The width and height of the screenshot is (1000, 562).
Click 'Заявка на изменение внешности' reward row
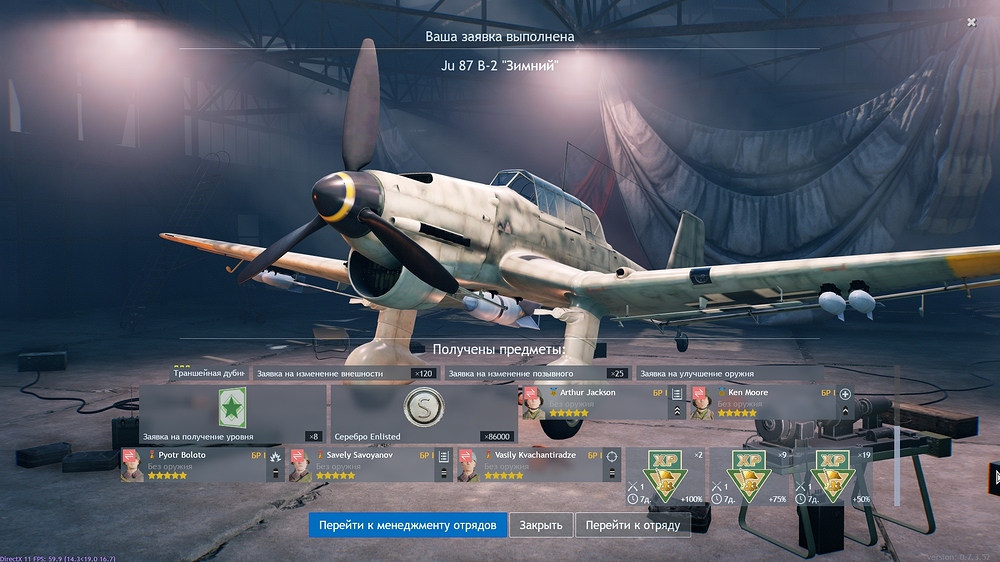345,373
